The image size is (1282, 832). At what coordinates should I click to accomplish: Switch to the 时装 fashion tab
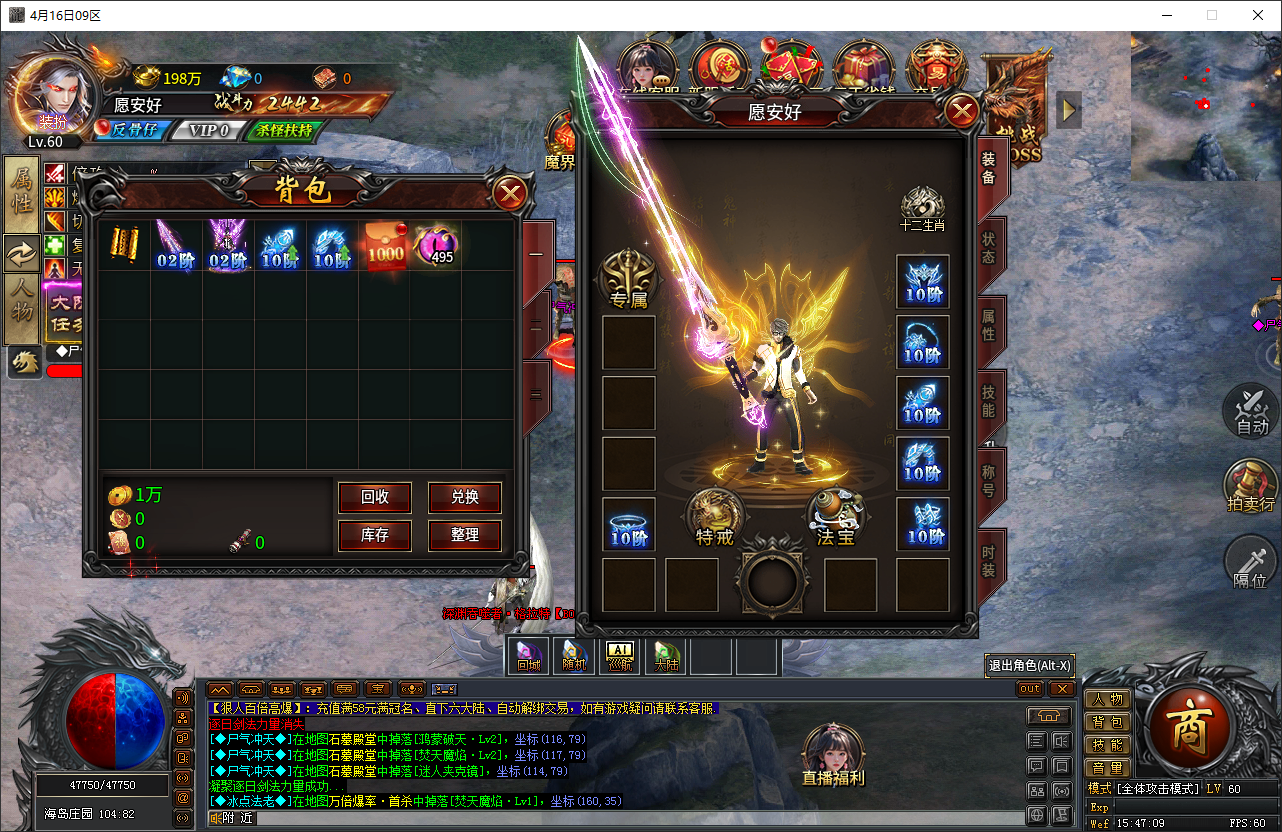989,559
